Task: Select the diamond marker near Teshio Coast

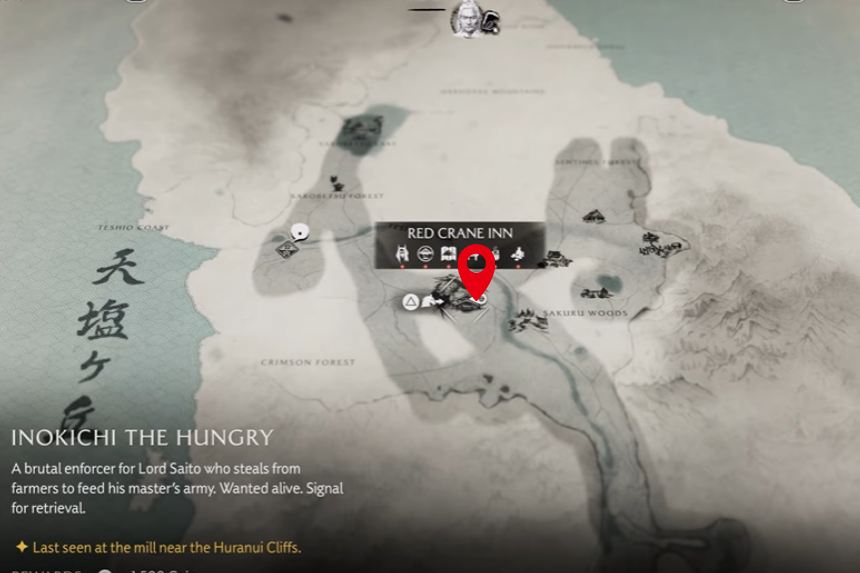Action: coord(288,250)
